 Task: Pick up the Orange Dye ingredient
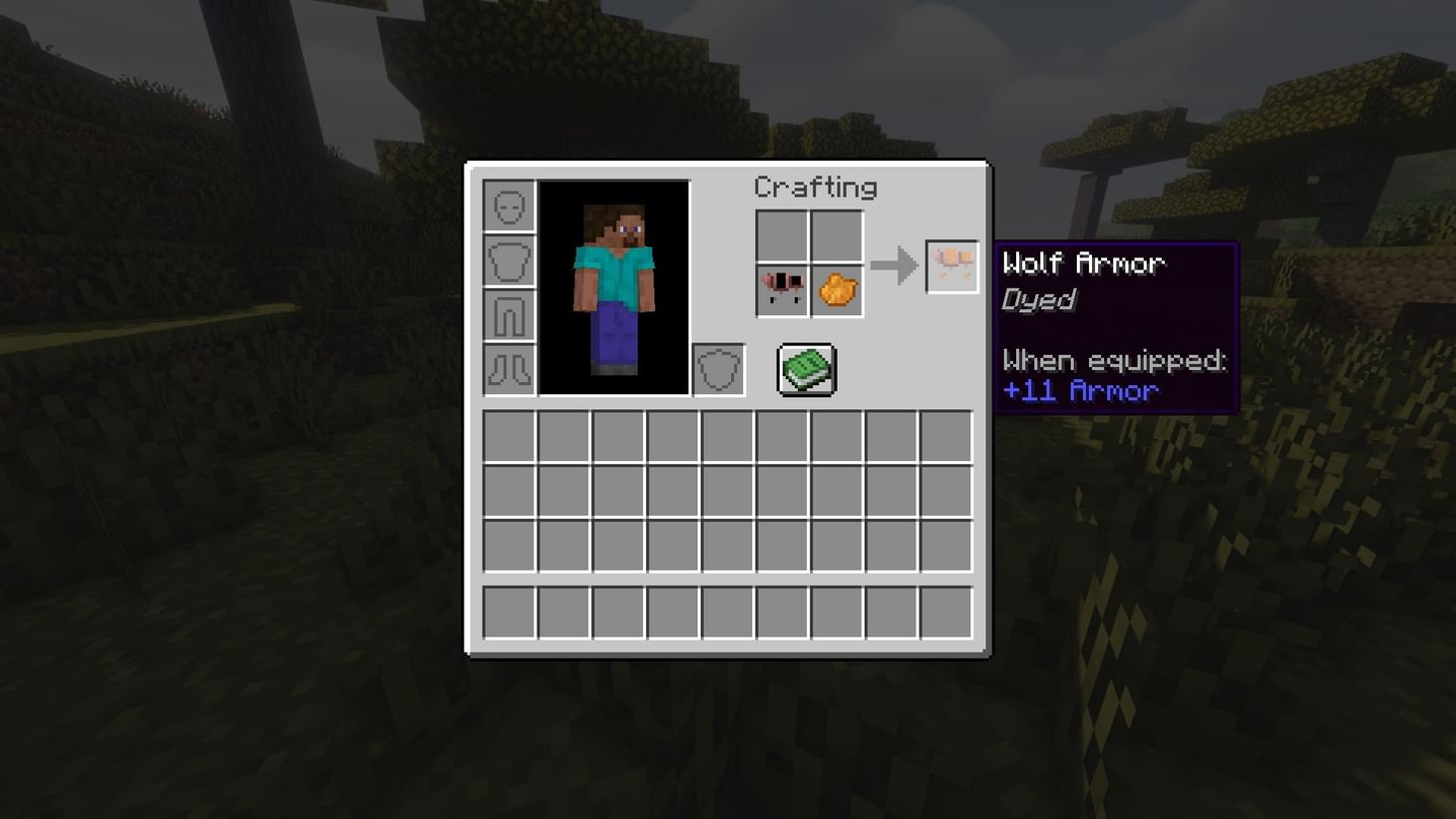coord(836,291)
